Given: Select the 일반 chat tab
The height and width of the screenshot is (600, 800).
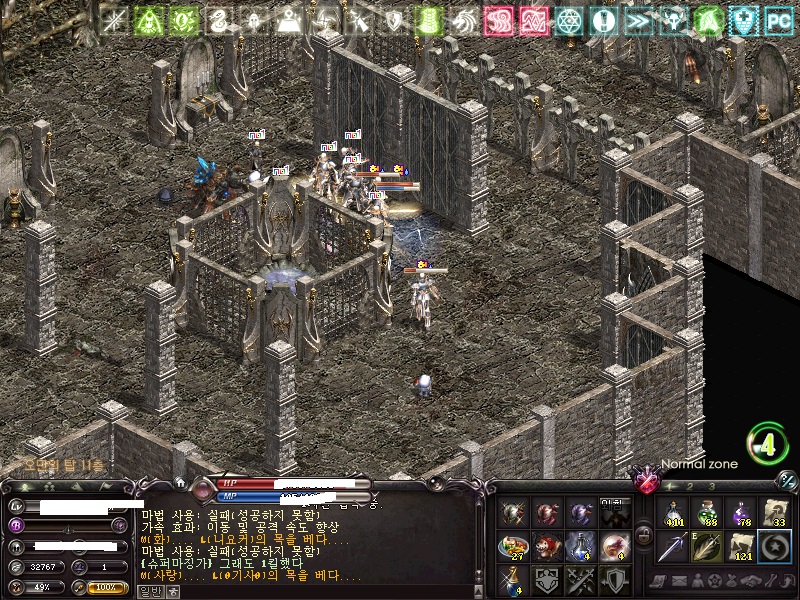Looking at the screenshot, I should coord(148,591).
